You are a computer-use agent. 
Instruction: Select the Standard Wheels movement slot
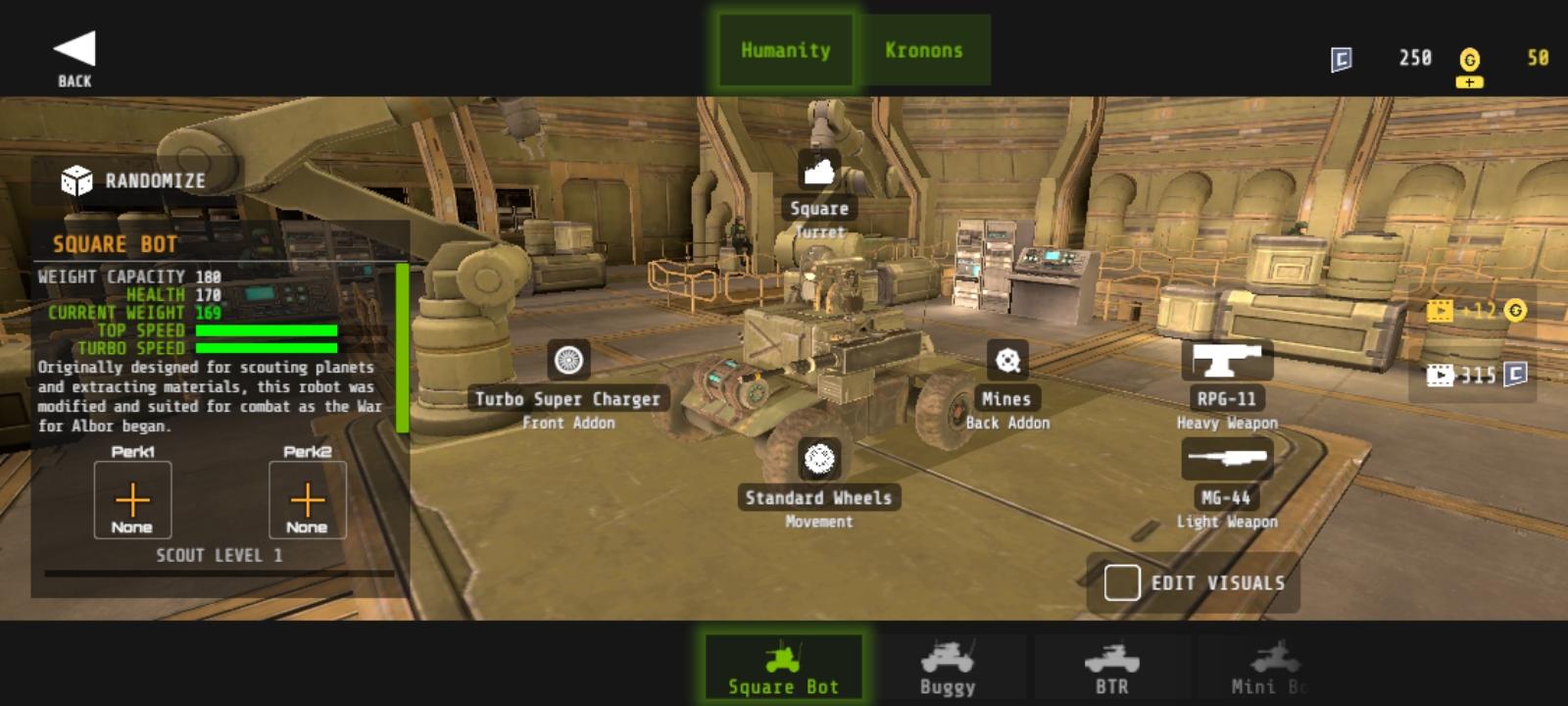[x=819, y=457]
